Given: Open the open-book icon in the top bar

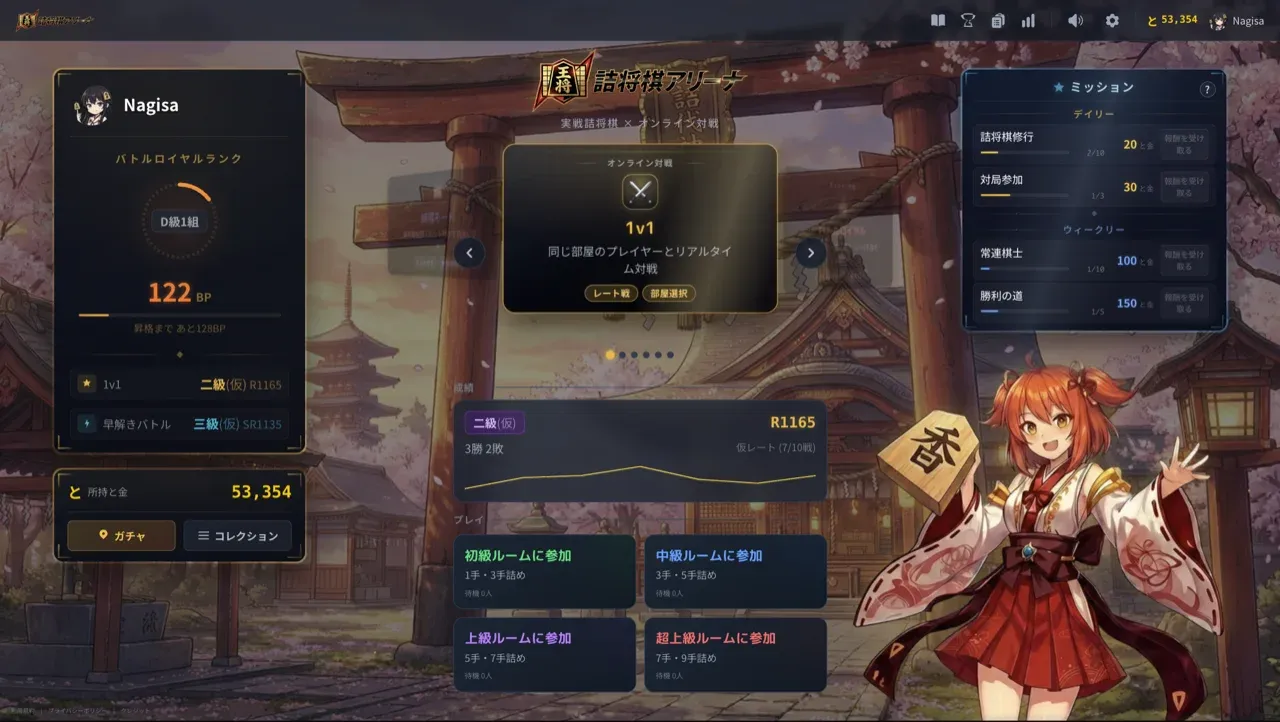Looking at the screenshot, I should coord(937,21).
